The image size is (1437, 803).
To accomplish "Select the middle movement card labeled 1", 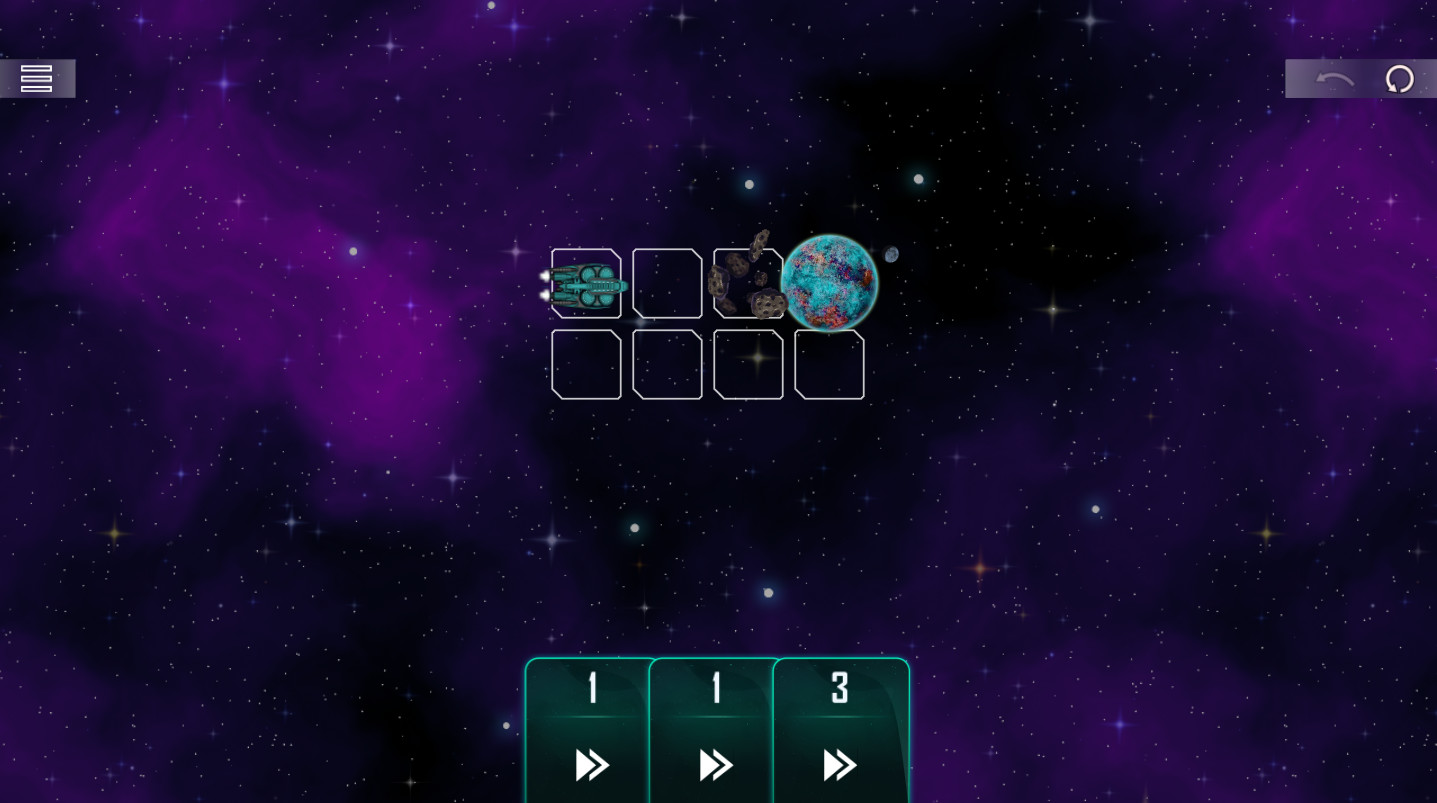I will coord(714,730).
